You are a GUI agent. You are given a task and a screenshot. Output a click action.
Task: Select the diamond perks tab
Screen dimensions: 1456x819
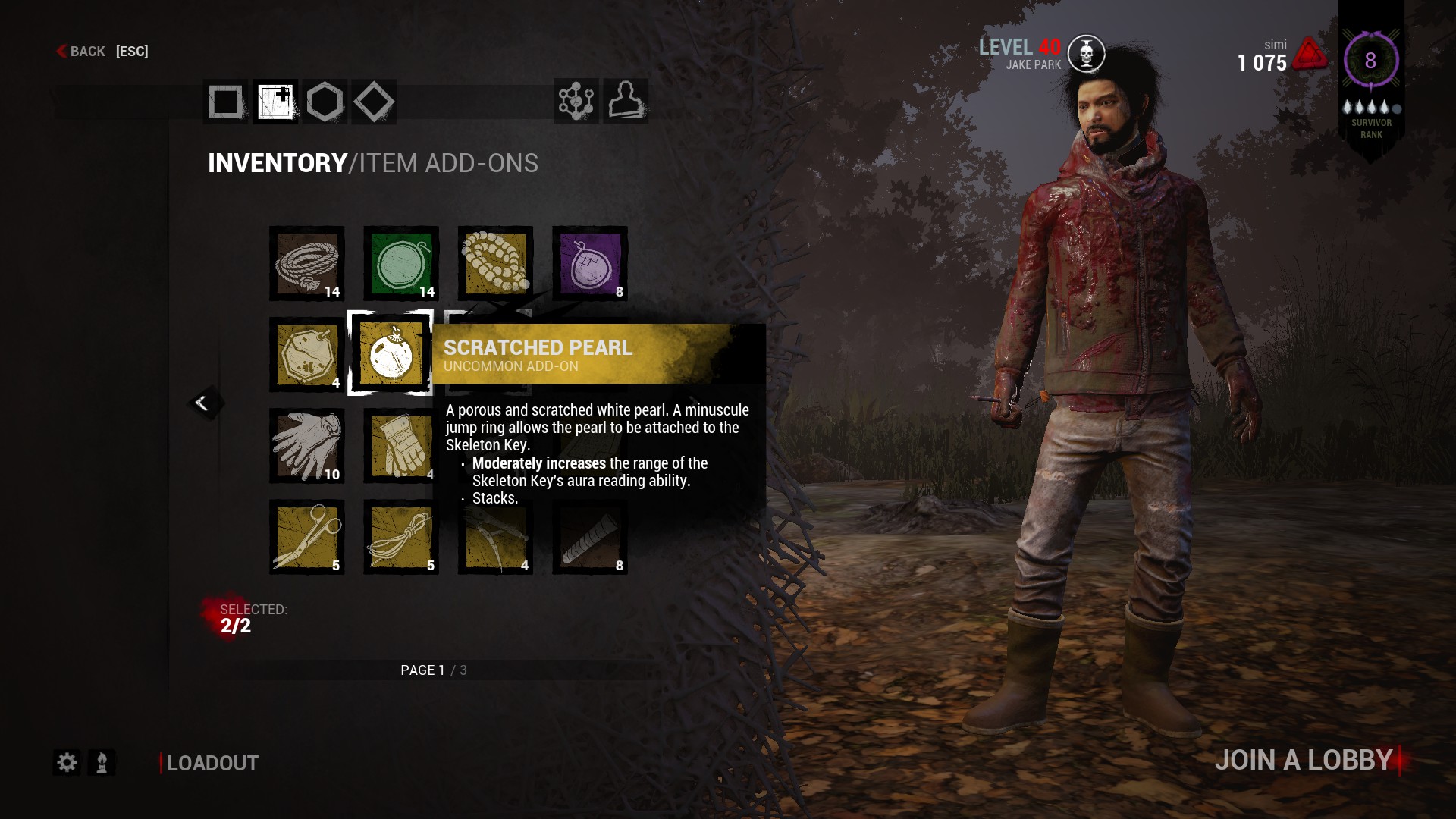373,102
